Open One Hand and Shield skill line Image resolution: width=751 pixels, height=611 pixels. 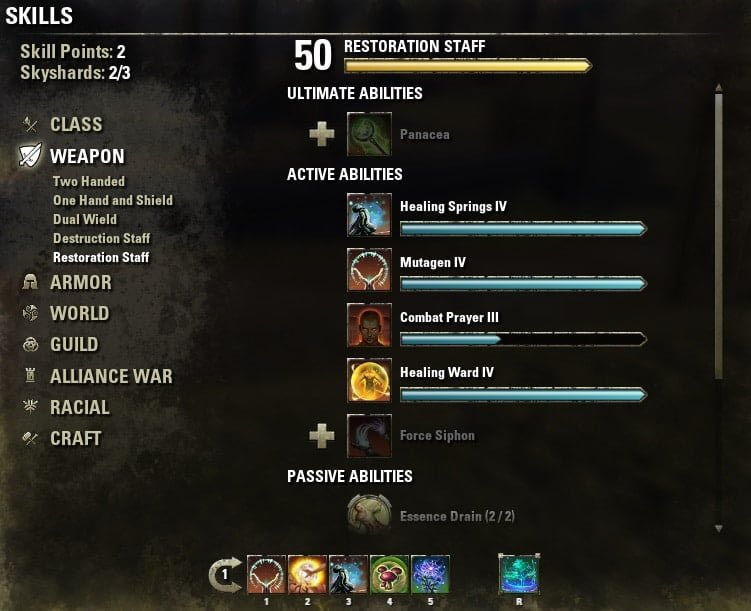point(113,201)
